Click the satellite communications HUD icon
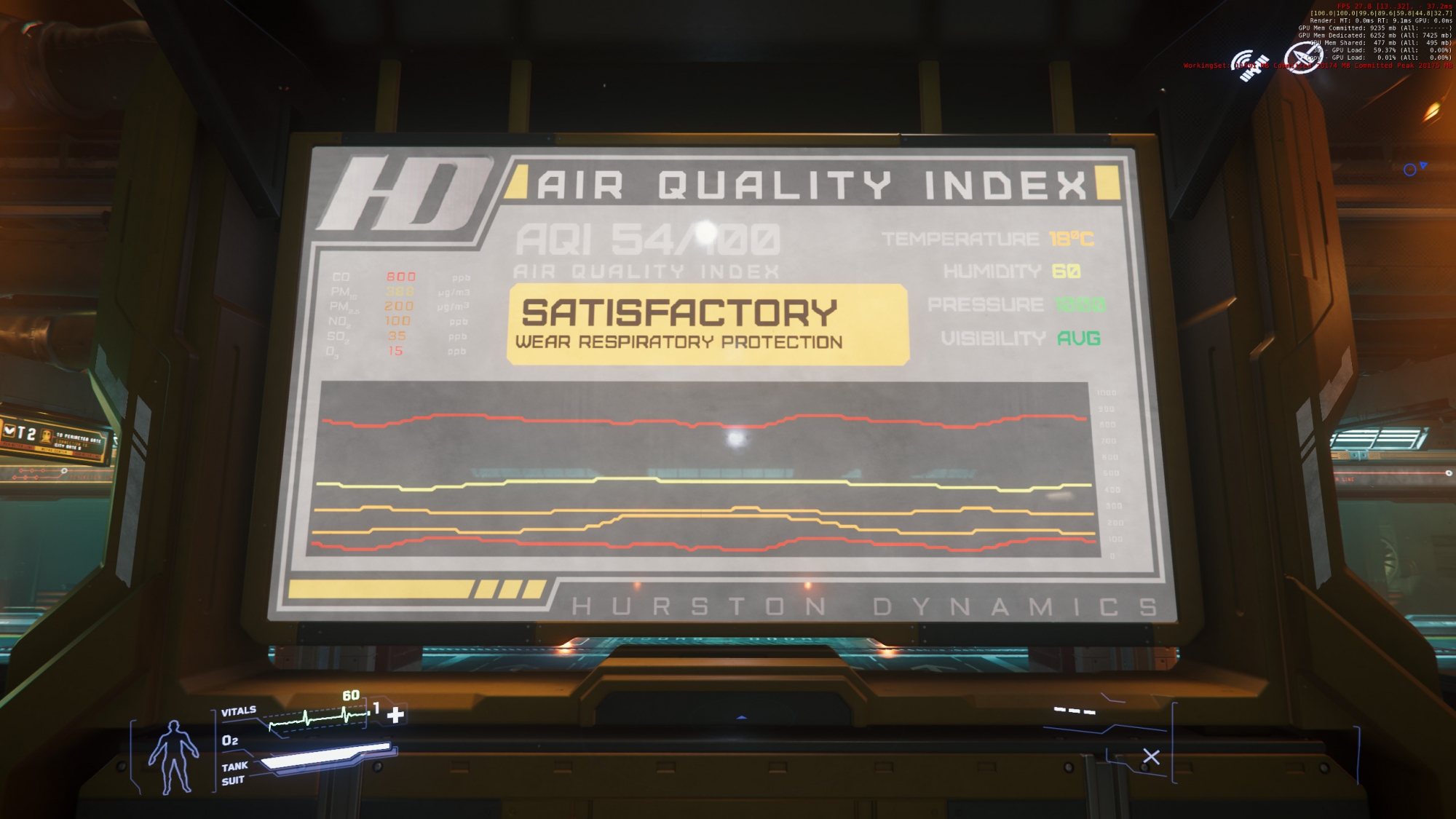The height and width of the screenshot is (819, 1456). point(1249,66)
